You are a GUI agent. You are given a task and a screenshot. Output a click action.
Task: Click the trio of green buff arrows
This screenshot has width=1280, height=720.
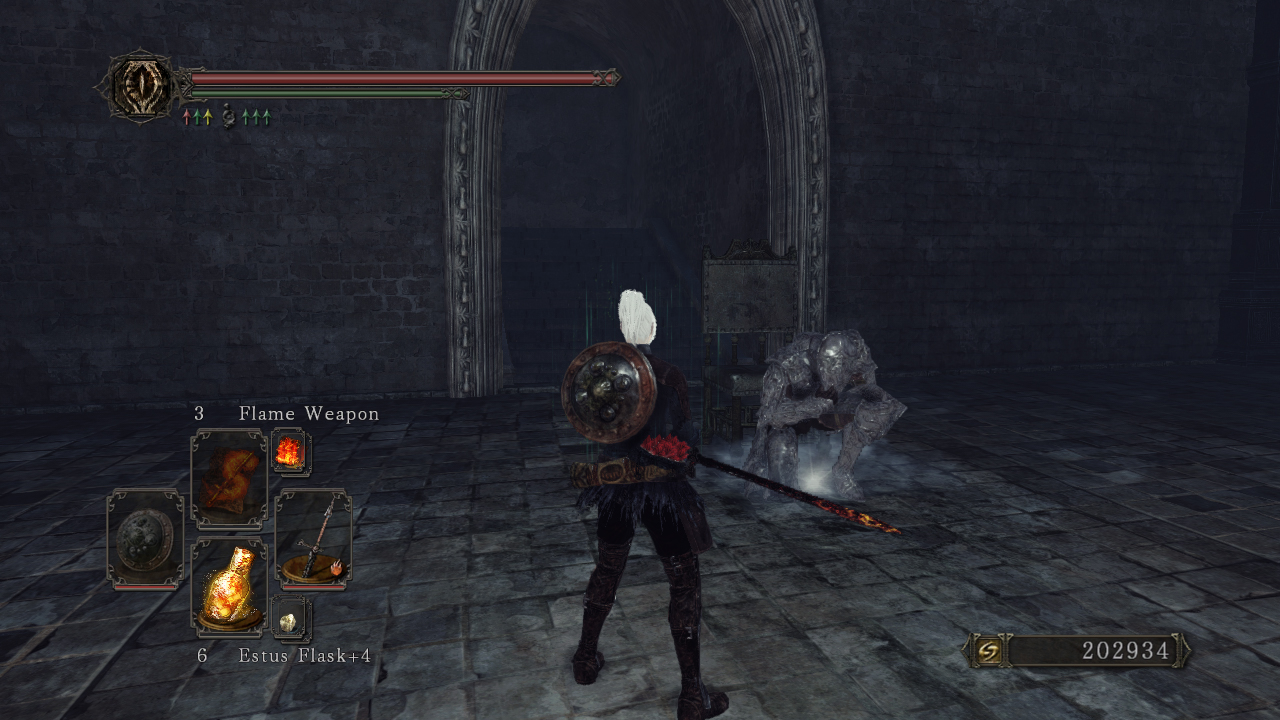[254, 117]
